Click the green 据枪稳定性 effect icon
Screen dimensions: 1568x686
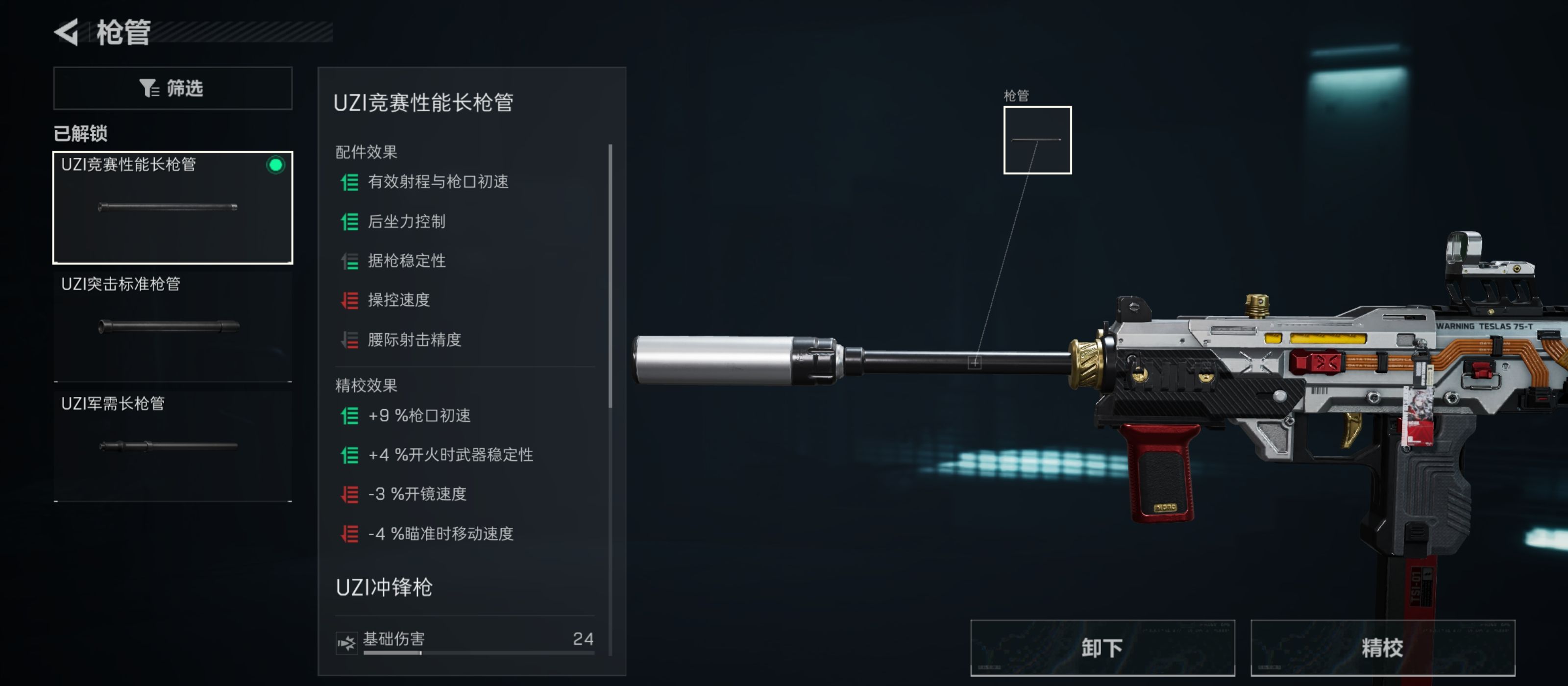[349, 261]
